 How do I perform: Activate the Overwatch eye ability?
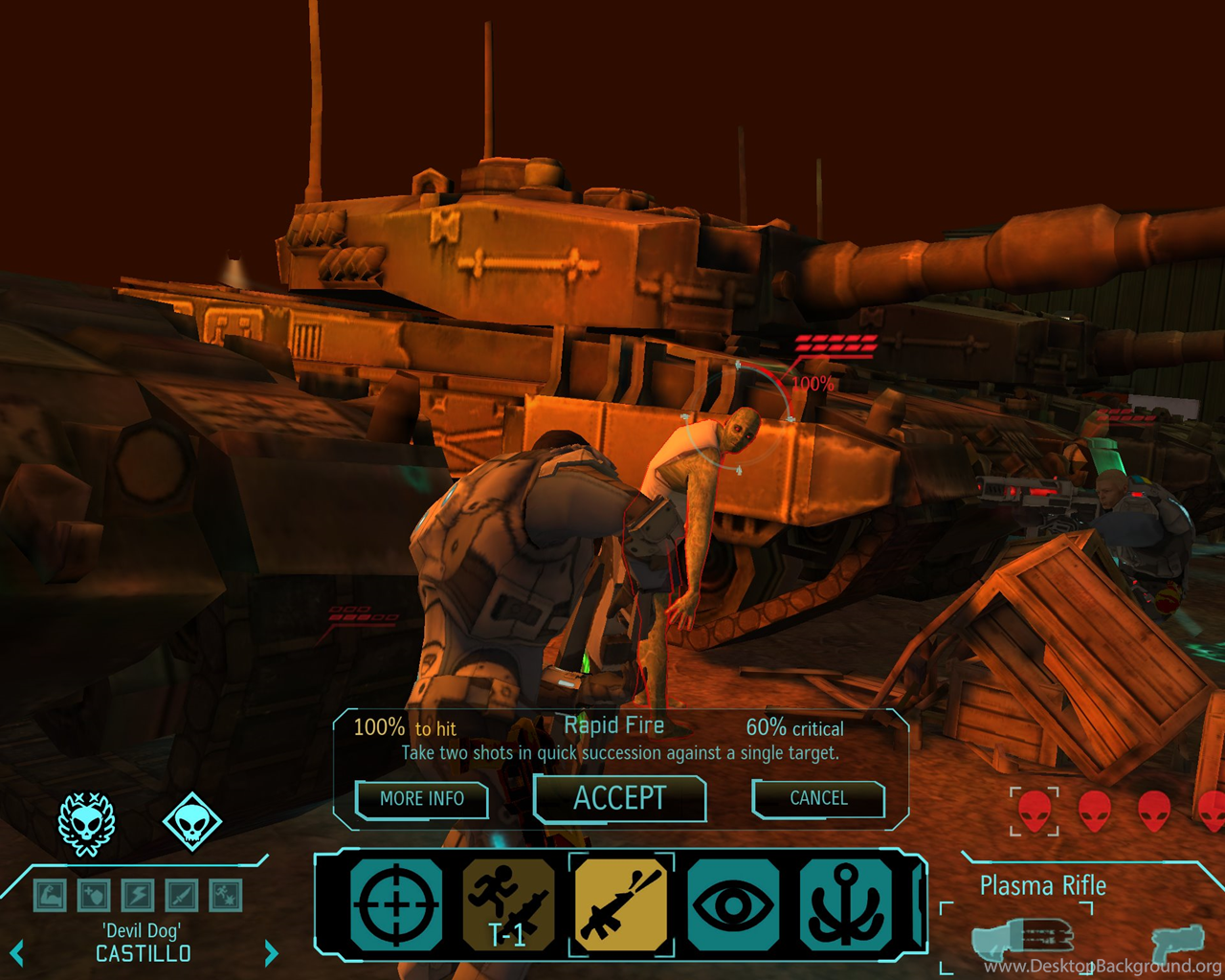pos(733,904)
